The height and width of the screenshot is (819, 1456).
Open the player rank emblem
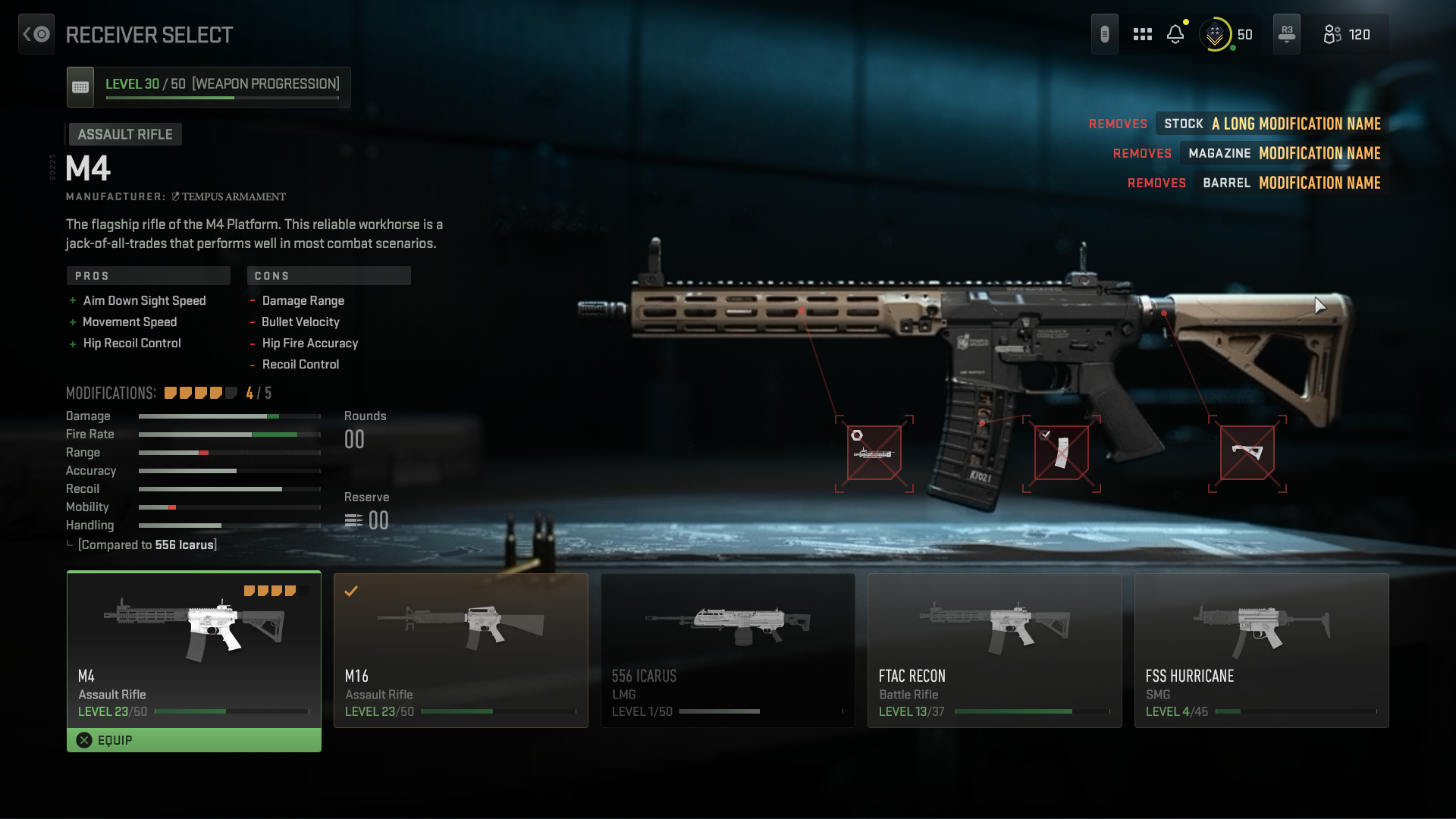pos(1215,34)
